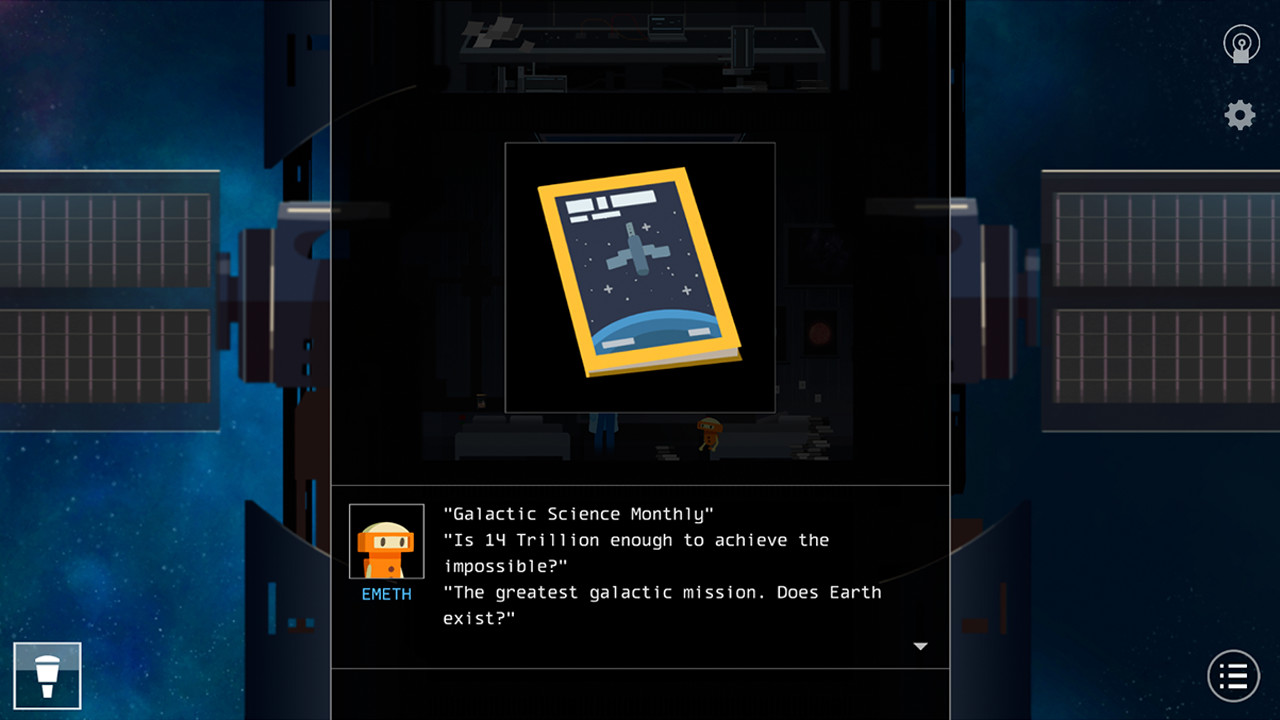Click the EMETH name label
The height and width of the screenshot is (720, 1280).
pos(386,593)
